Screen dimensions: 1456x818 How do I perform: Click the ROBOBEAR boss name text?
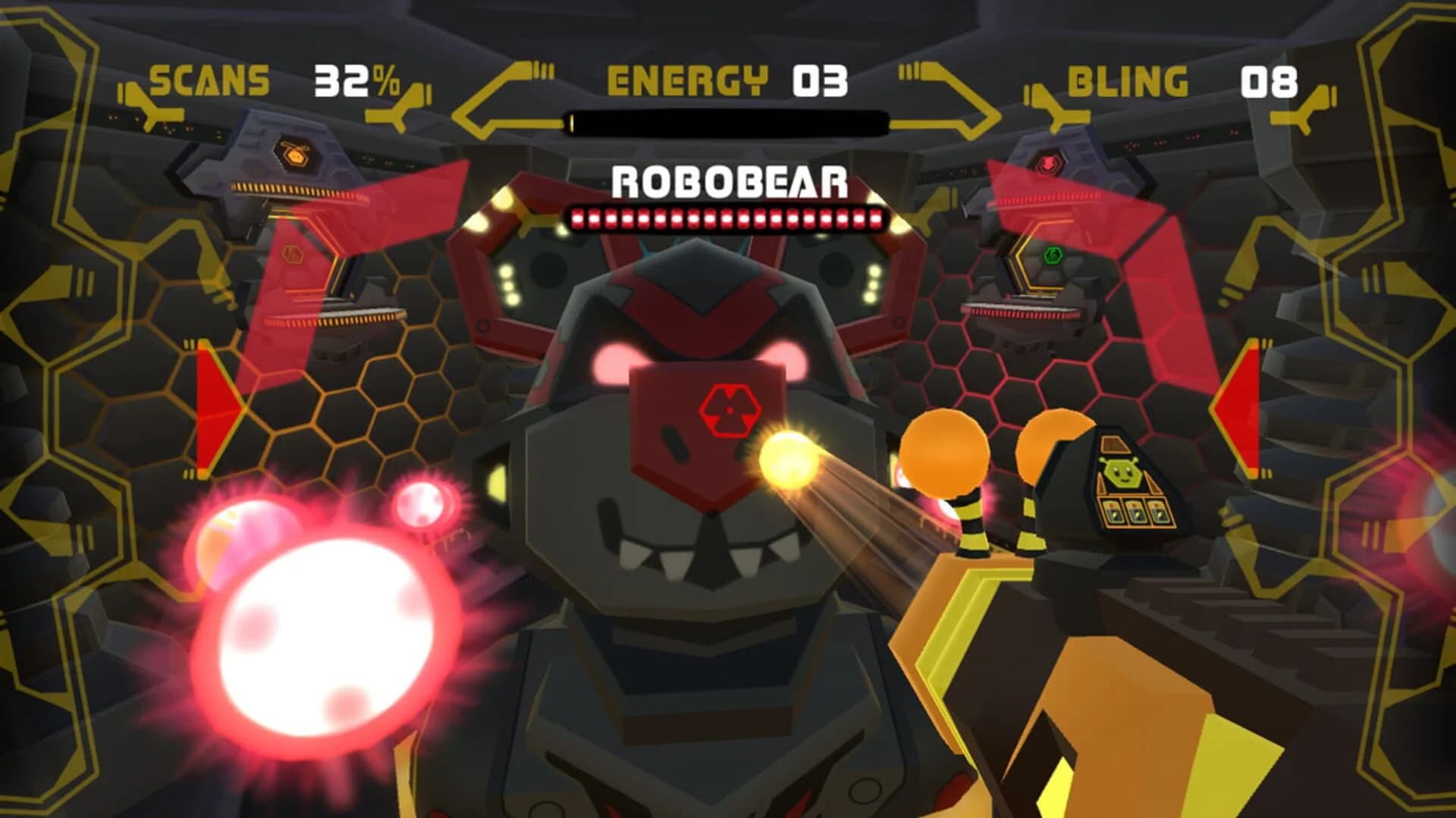730,182
